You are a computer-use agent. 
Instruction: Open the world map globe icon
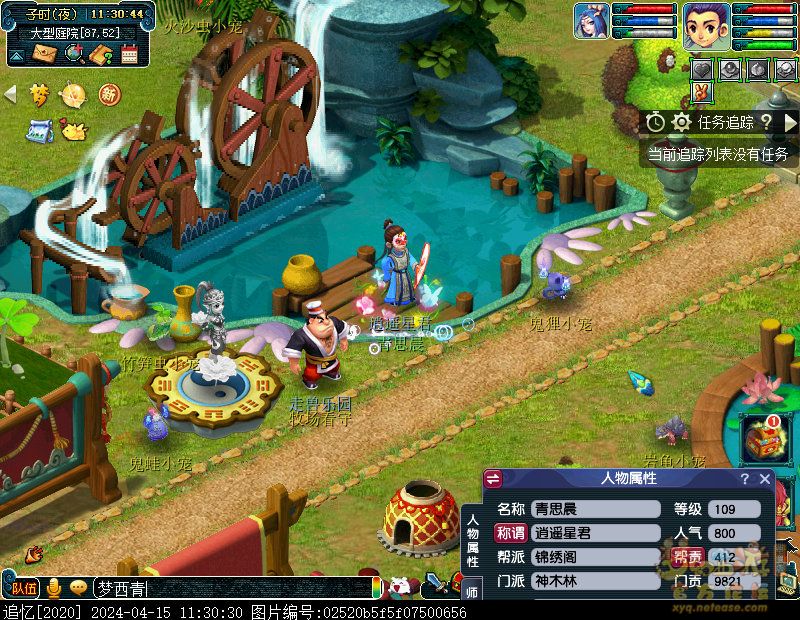pyautogui.click(x=73, y=54)
